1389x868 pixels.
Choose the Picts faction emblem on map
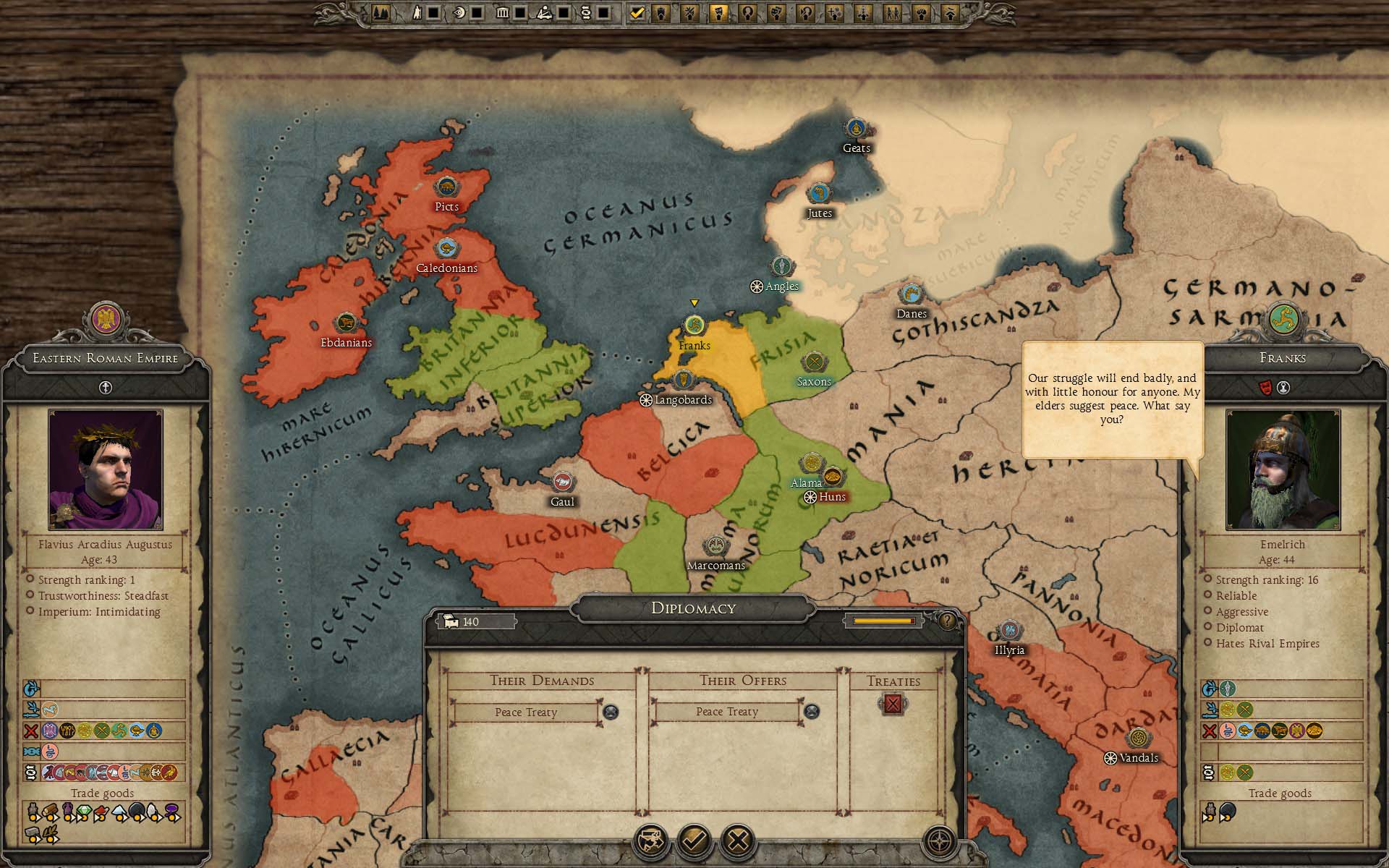pos(446,187)
